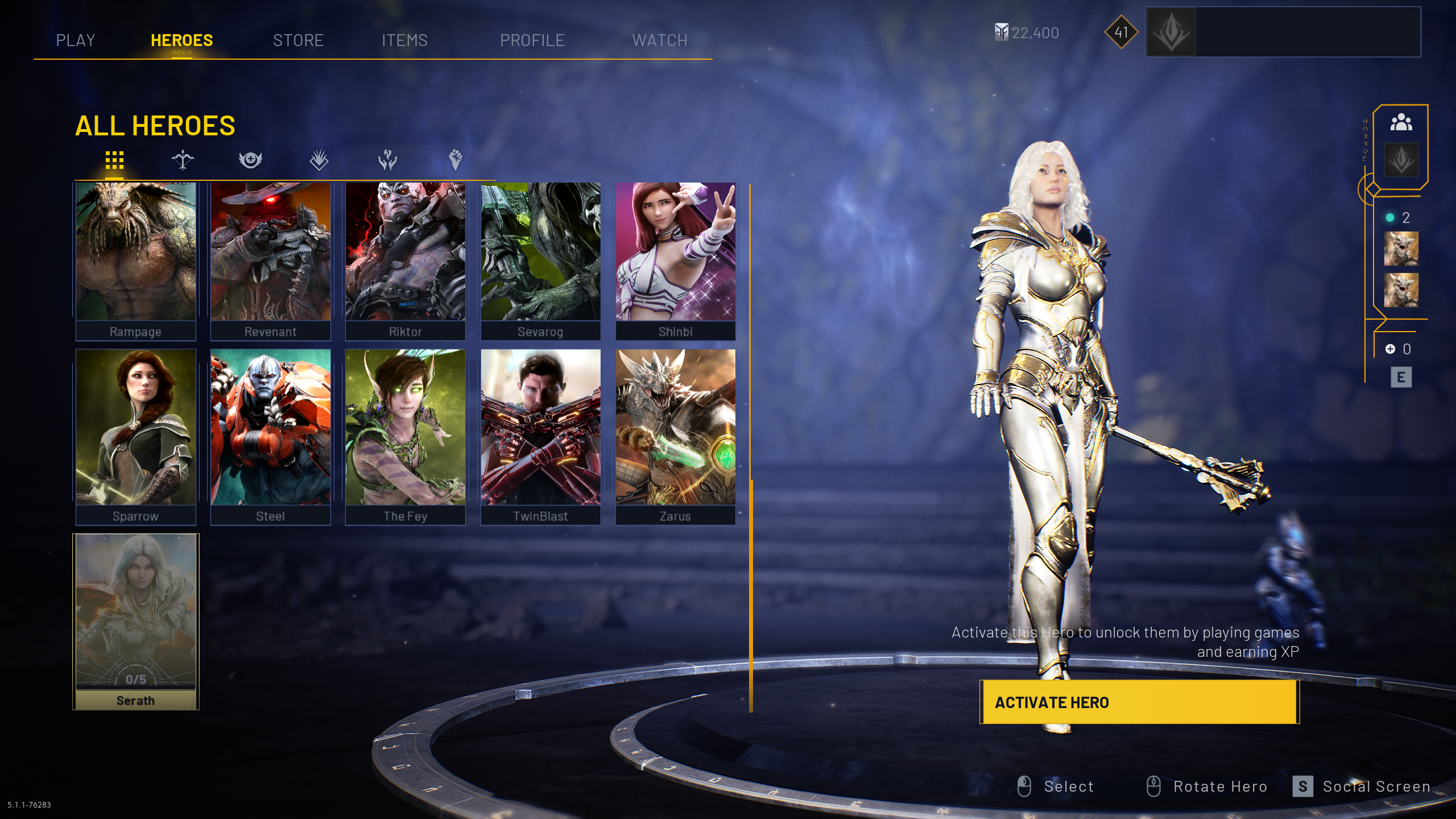Open the friends social panel icon
Image resolution: width=1456 pixels, height=819 pixels.
coord(1401,122)
